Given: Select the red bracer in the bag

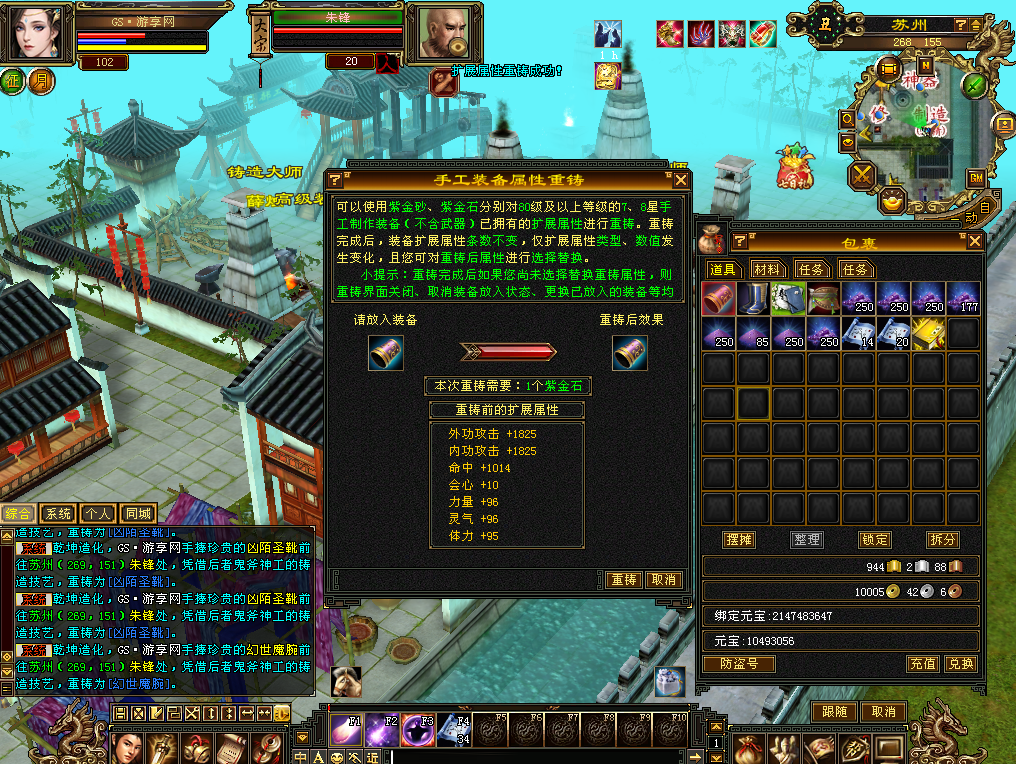Looking at the screenshot, I should (x=719, y=299).
